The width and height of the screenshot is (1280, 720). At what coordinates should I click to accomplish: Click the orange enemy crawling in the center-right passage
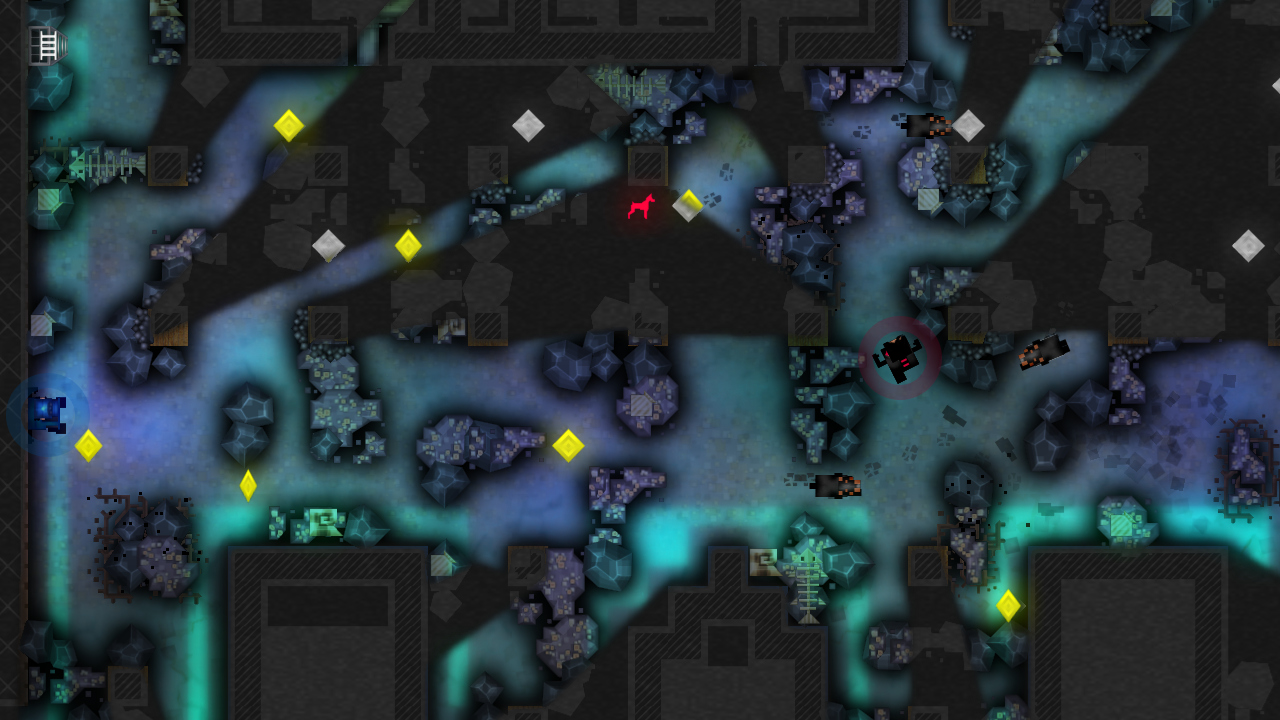(837, 487)
